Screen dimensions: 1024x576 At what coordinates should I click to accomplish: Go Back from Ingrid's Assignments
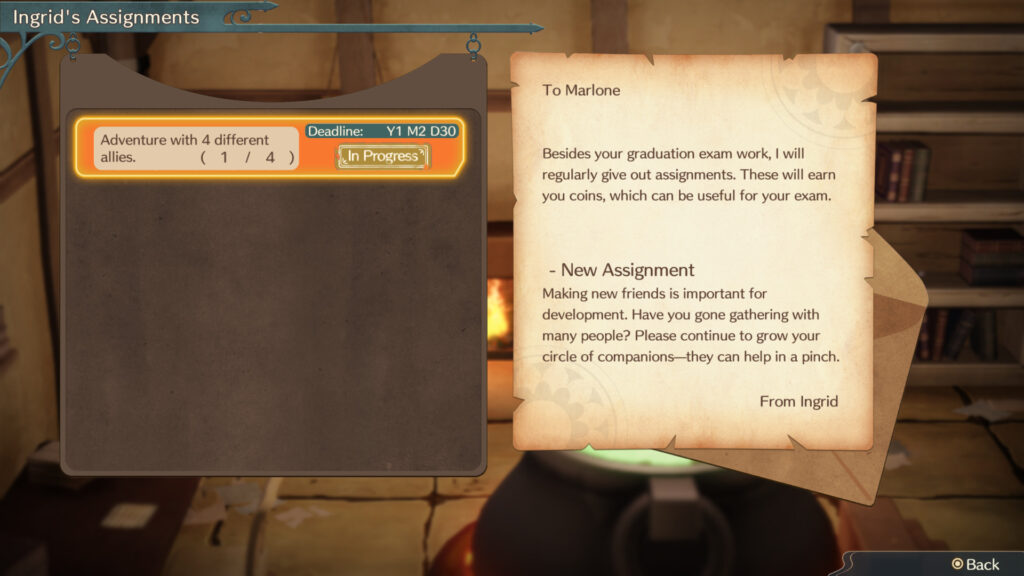coord(975,564)
